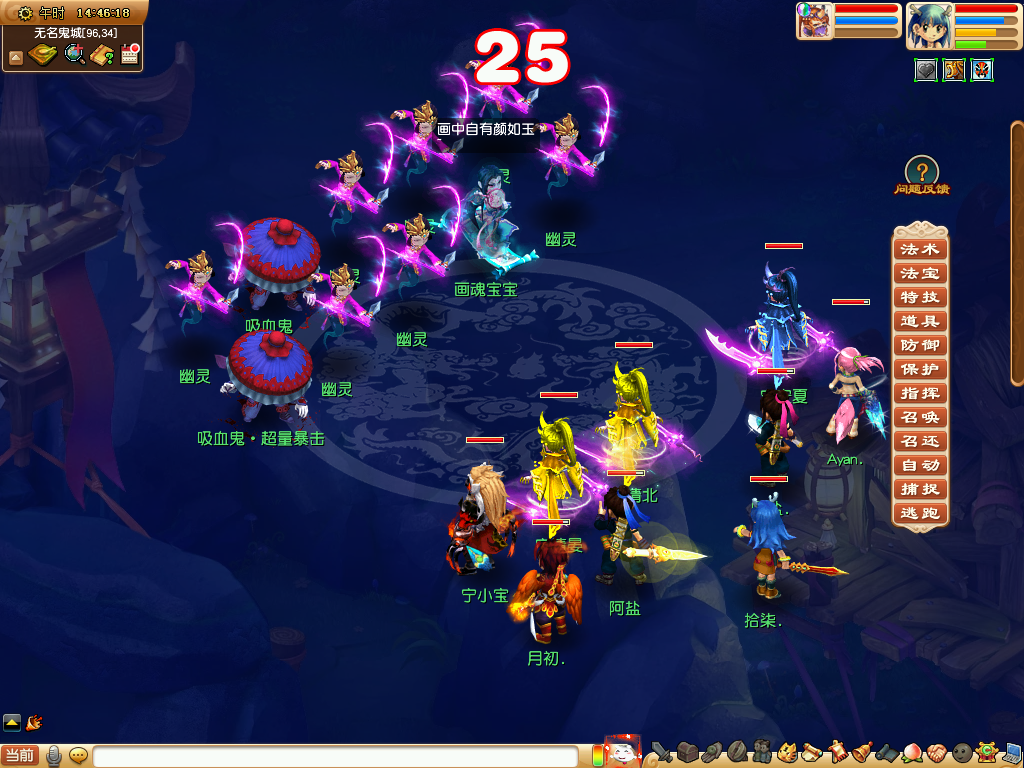Image resolution: width=1024 pixels, height=768 pixels.
Task: Click the blue-haired player portrait
Action: point(928,26)
